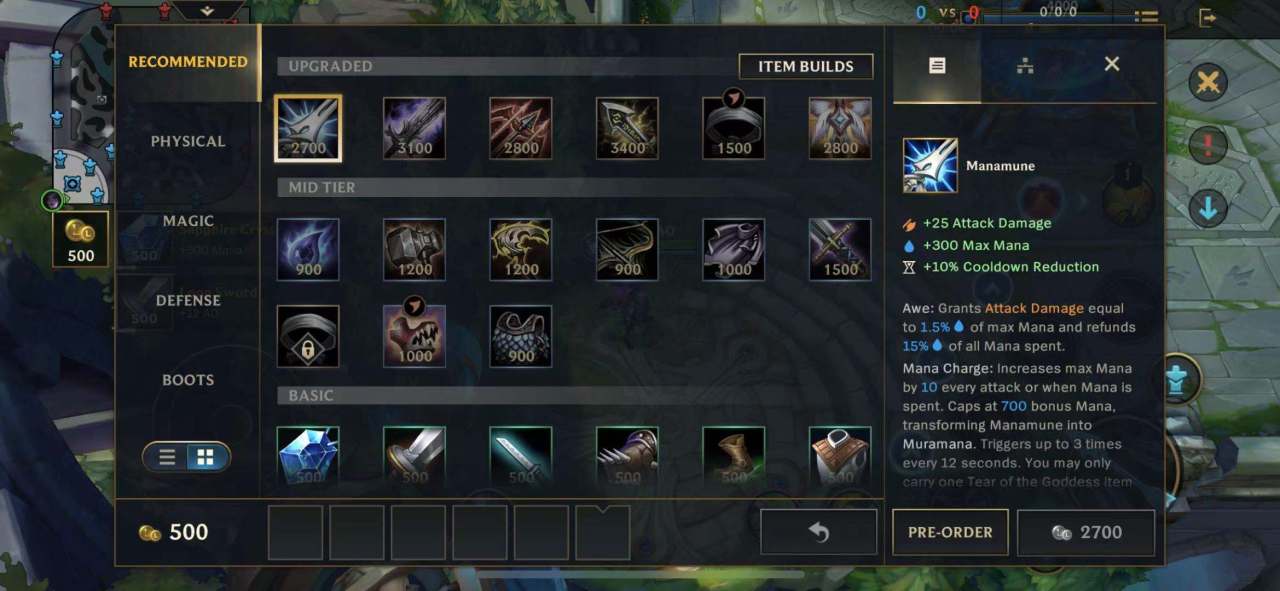Pre-order the Manamune item
This screenshot has width=1280, height=591.
pyautogui.click(x=949, y=532)
